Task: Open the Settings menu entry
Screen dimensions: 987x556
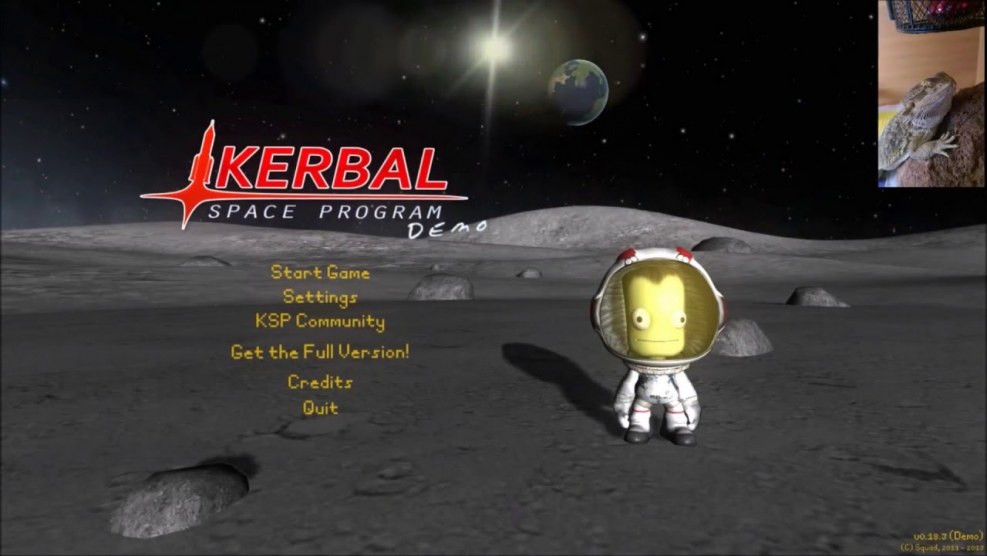Action: [320, 297]
